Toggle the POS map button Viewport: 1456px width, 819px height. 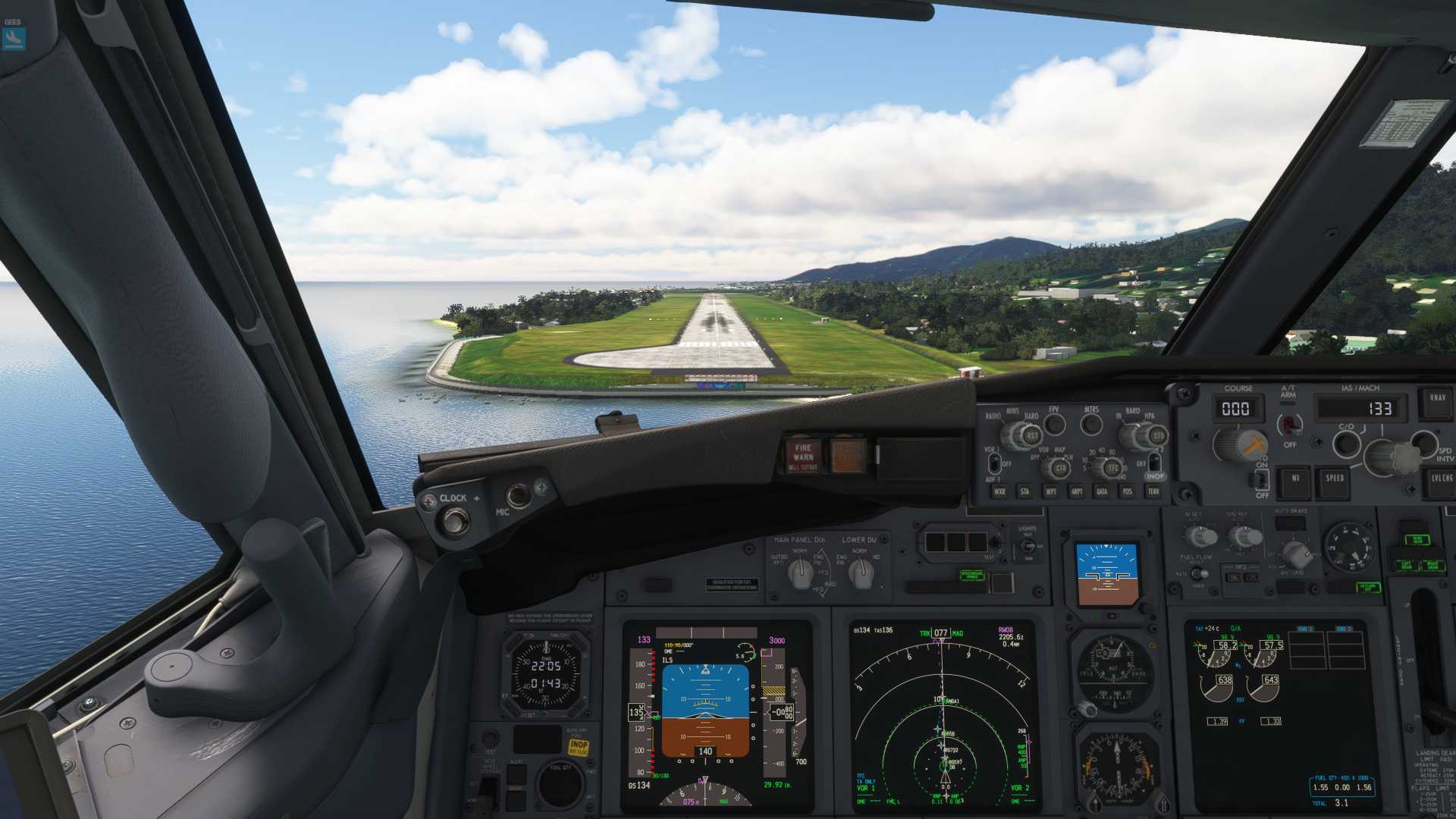tap(1127, 491)
